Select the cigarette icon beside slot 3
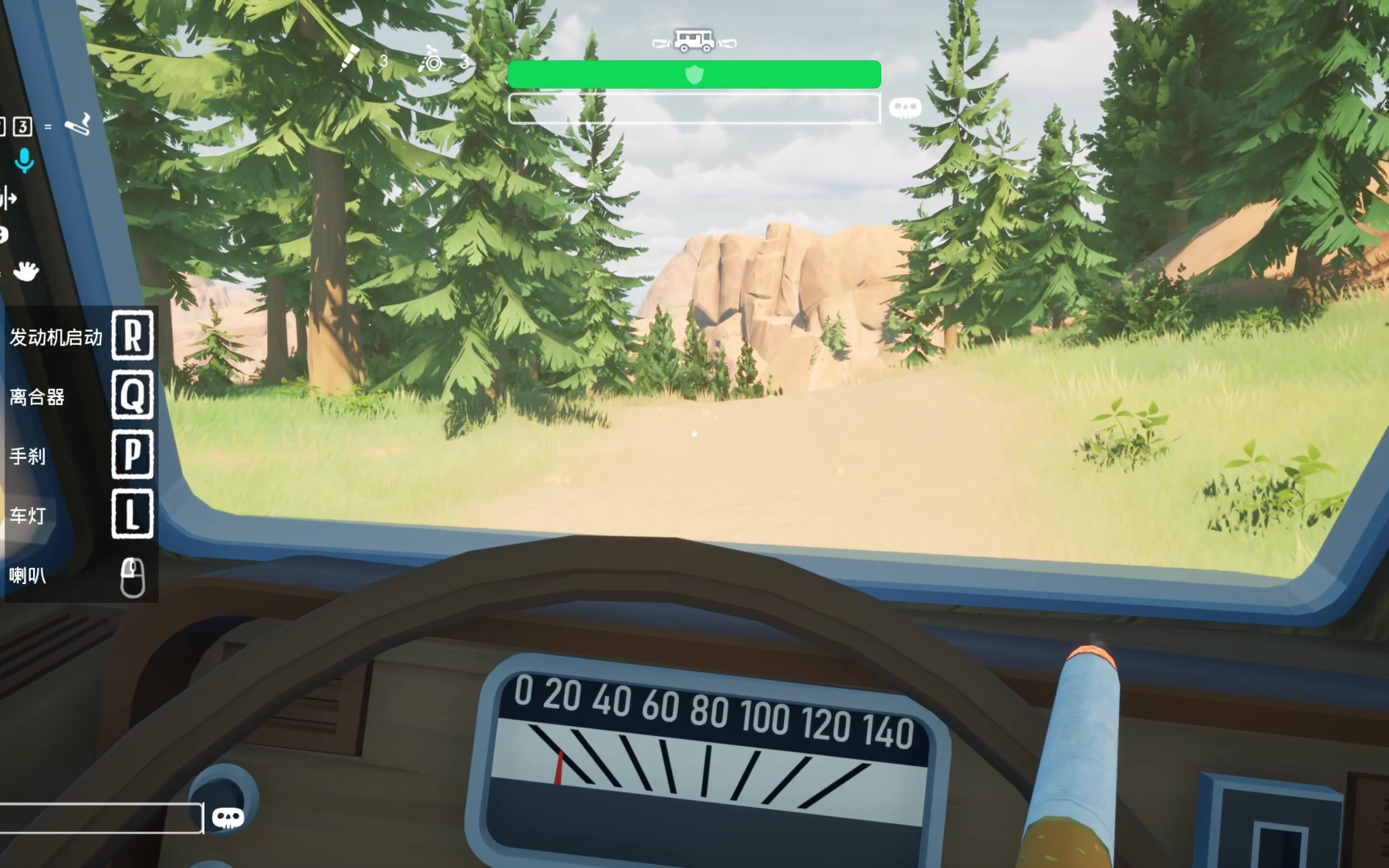This screenshot has width=1389, height=868. [x=78, y=124]
